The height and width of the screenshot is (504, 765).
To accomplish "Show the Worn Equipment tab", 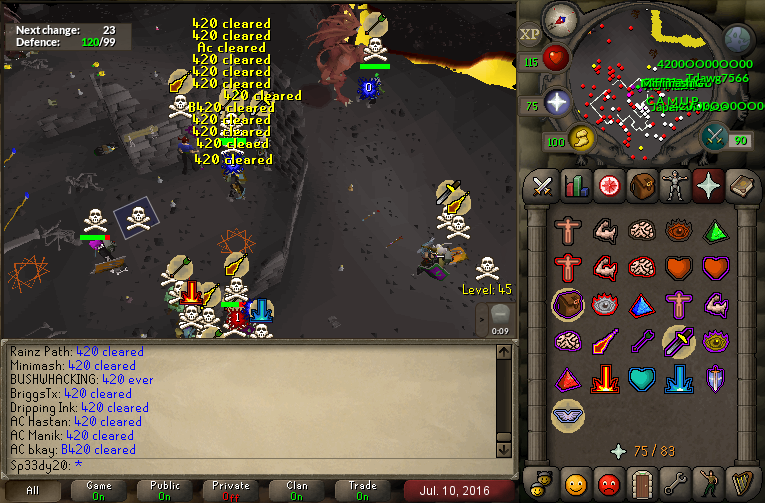I will coord(674,186).
